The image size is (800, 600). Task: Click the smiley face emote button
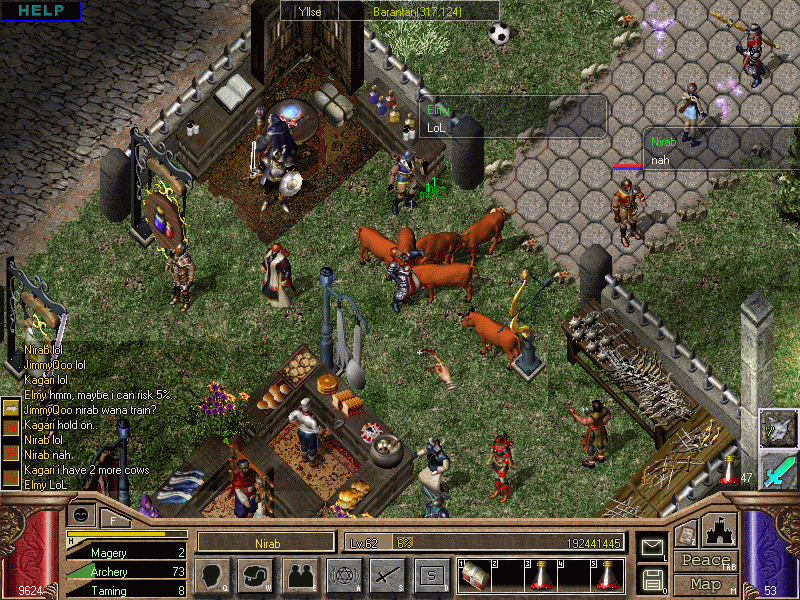click(81, 516)
